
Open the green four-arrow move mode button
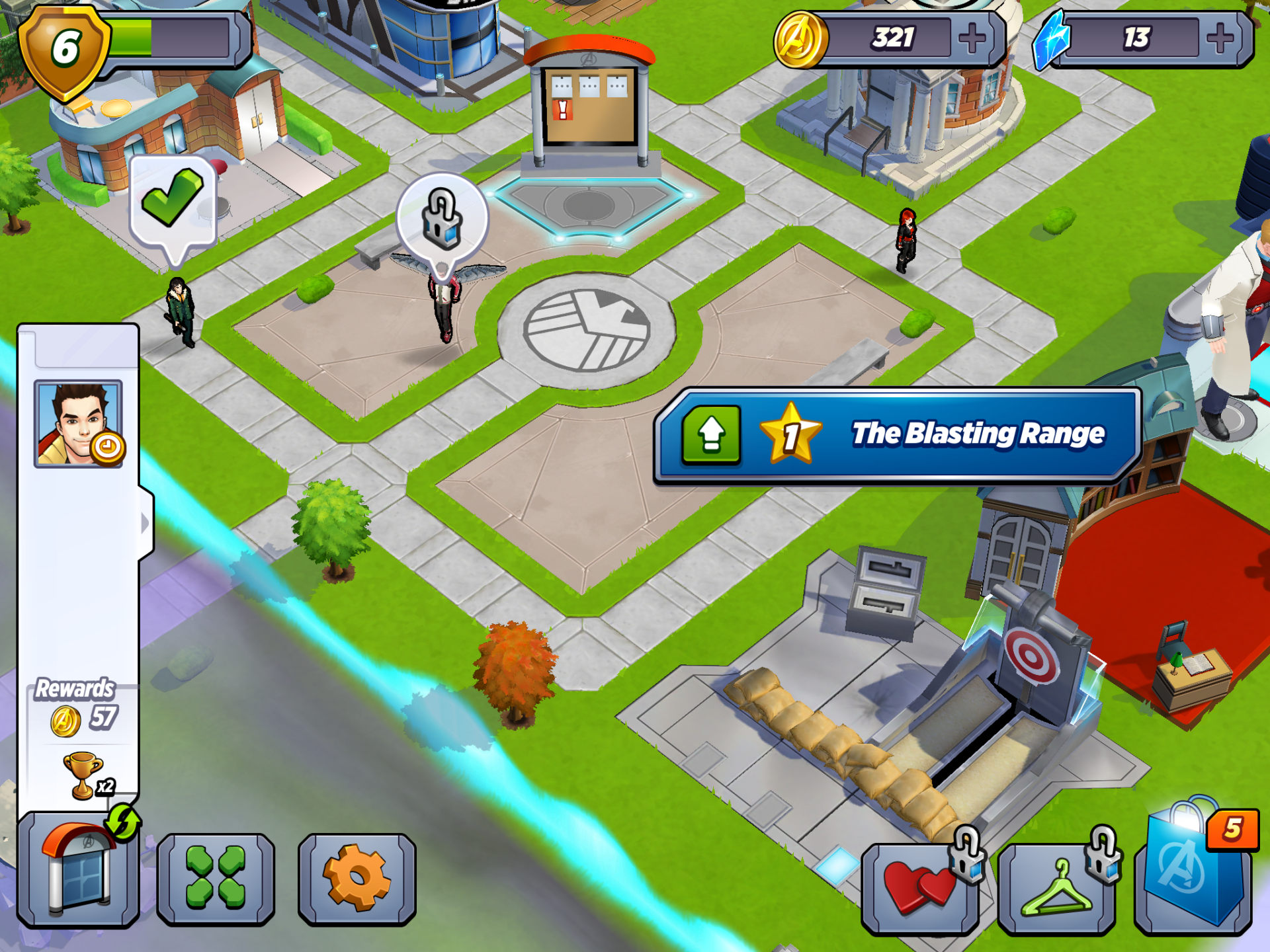click(x=216, y=878)
